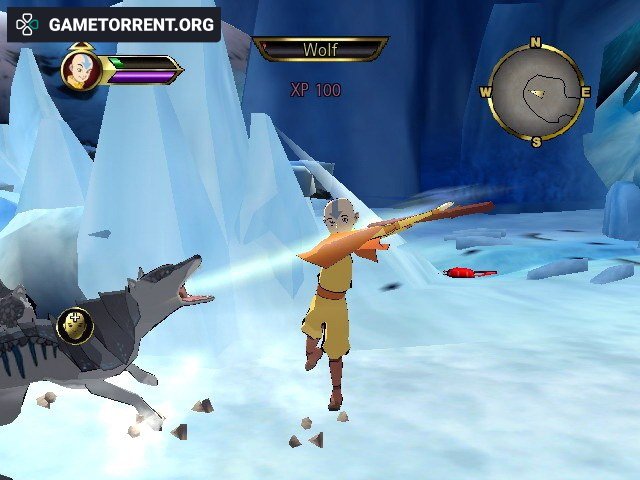The width and height of the screenshot is (640, 480).
Task: Open the circular compass minimap
Action: click(536, 93)
